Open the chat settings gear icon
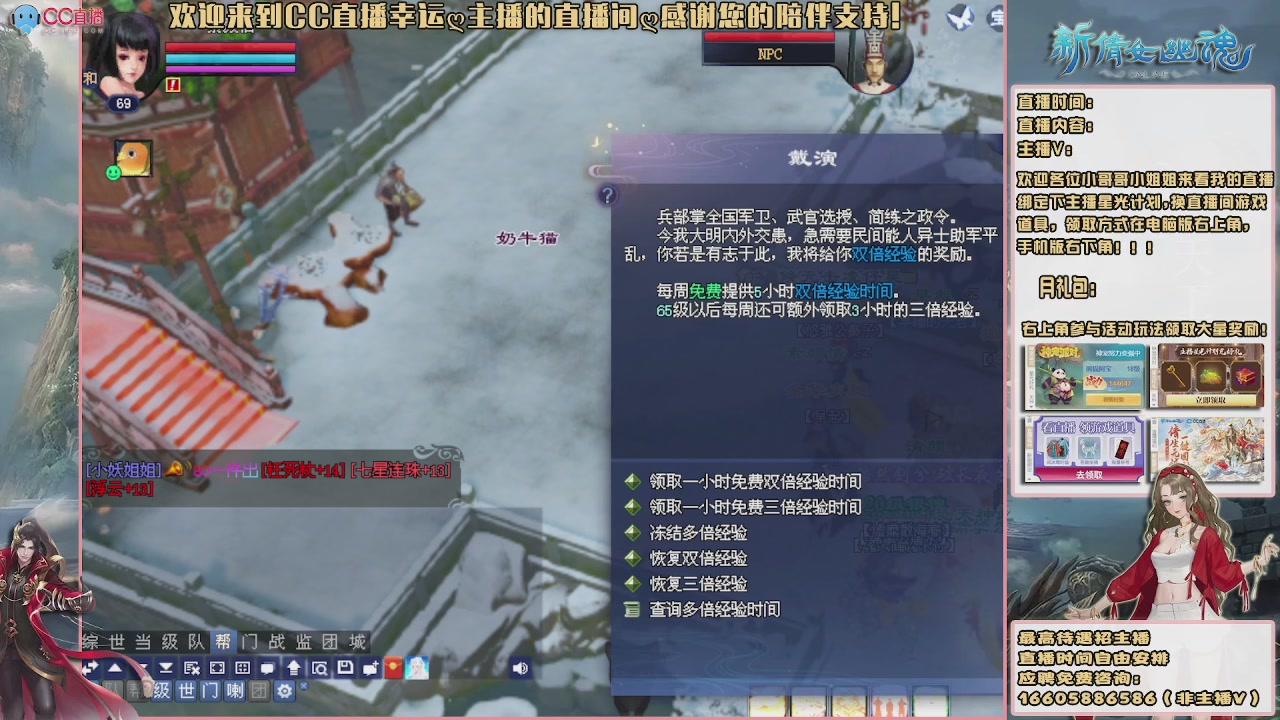This screenshot has width=1280, height=720. click(x=284, y=690)
